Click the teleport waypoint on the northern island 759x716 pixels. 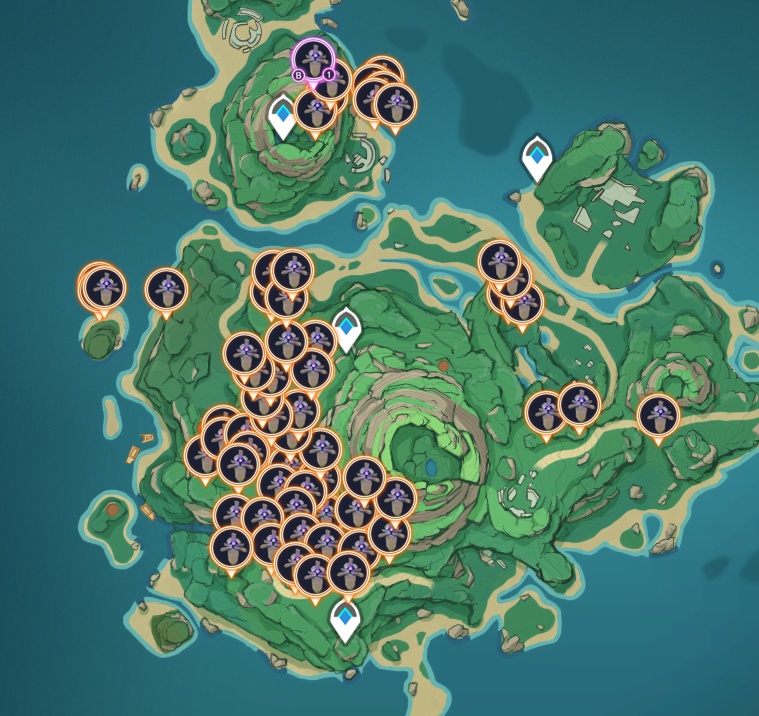pos(283,115)
